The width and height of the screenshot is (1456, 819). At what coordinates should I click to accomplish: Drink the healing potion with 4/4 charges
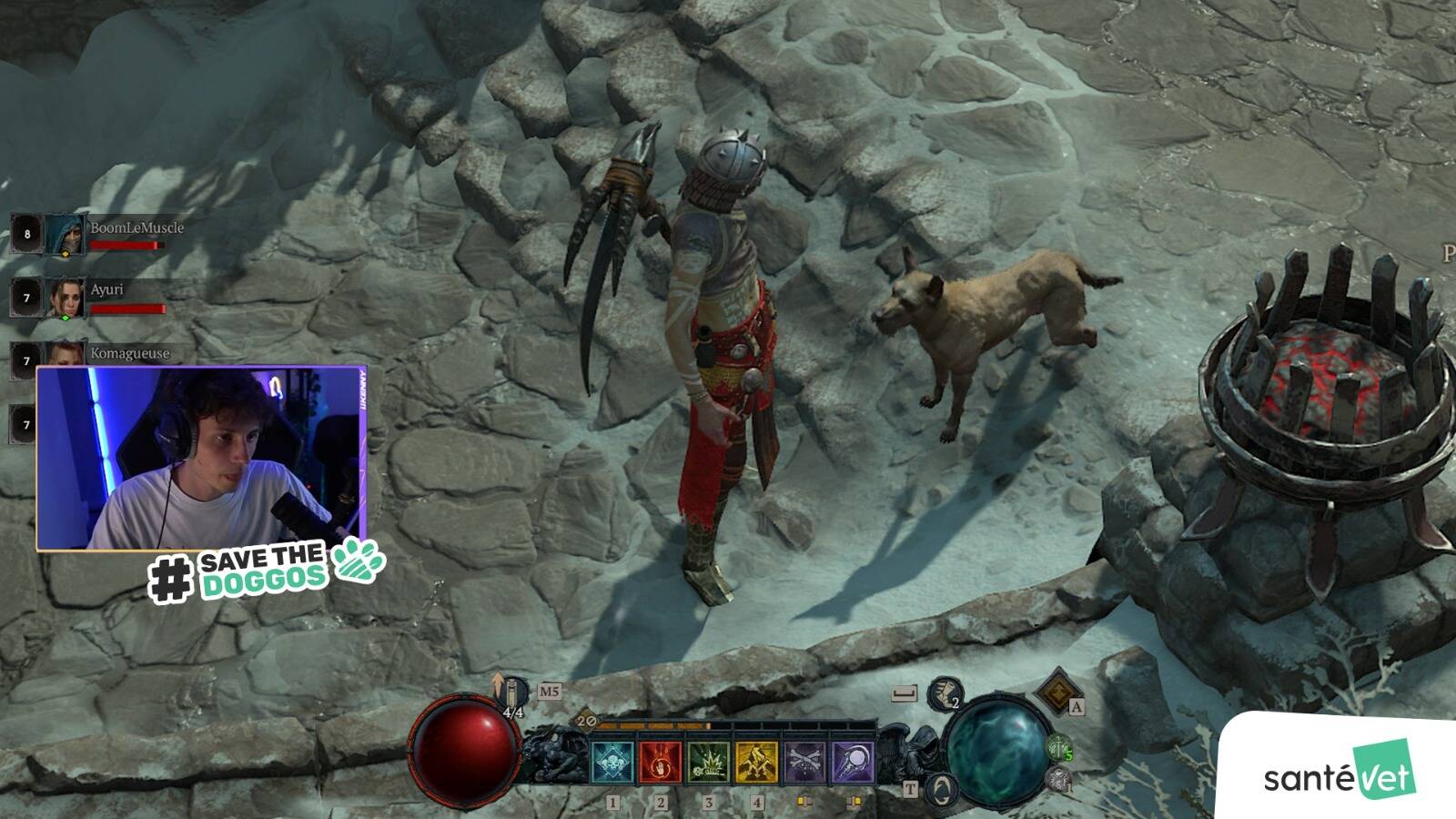(513, 694)
